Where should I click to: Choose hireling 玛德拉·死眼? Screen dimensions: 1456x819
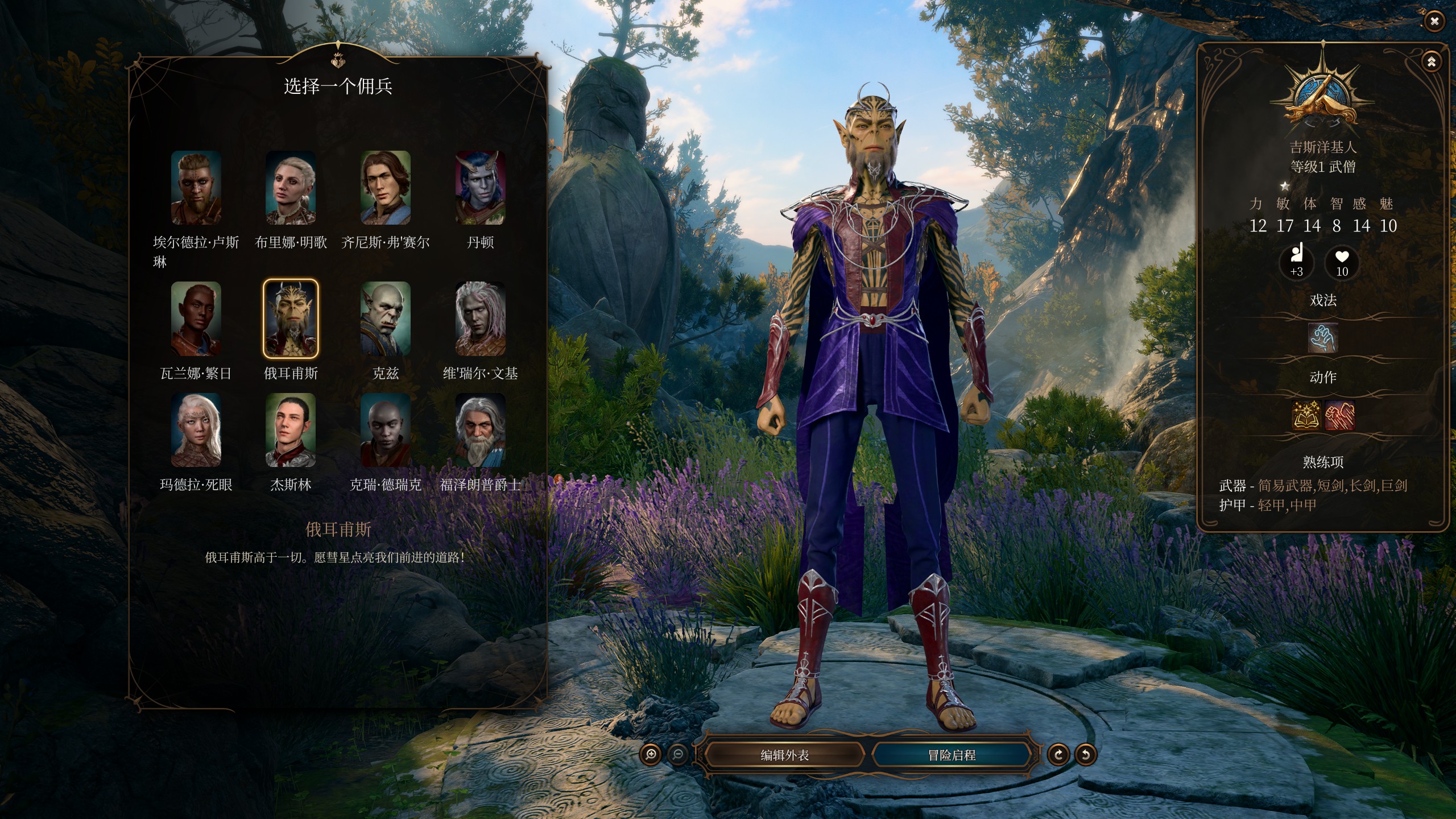coord(196,430)
